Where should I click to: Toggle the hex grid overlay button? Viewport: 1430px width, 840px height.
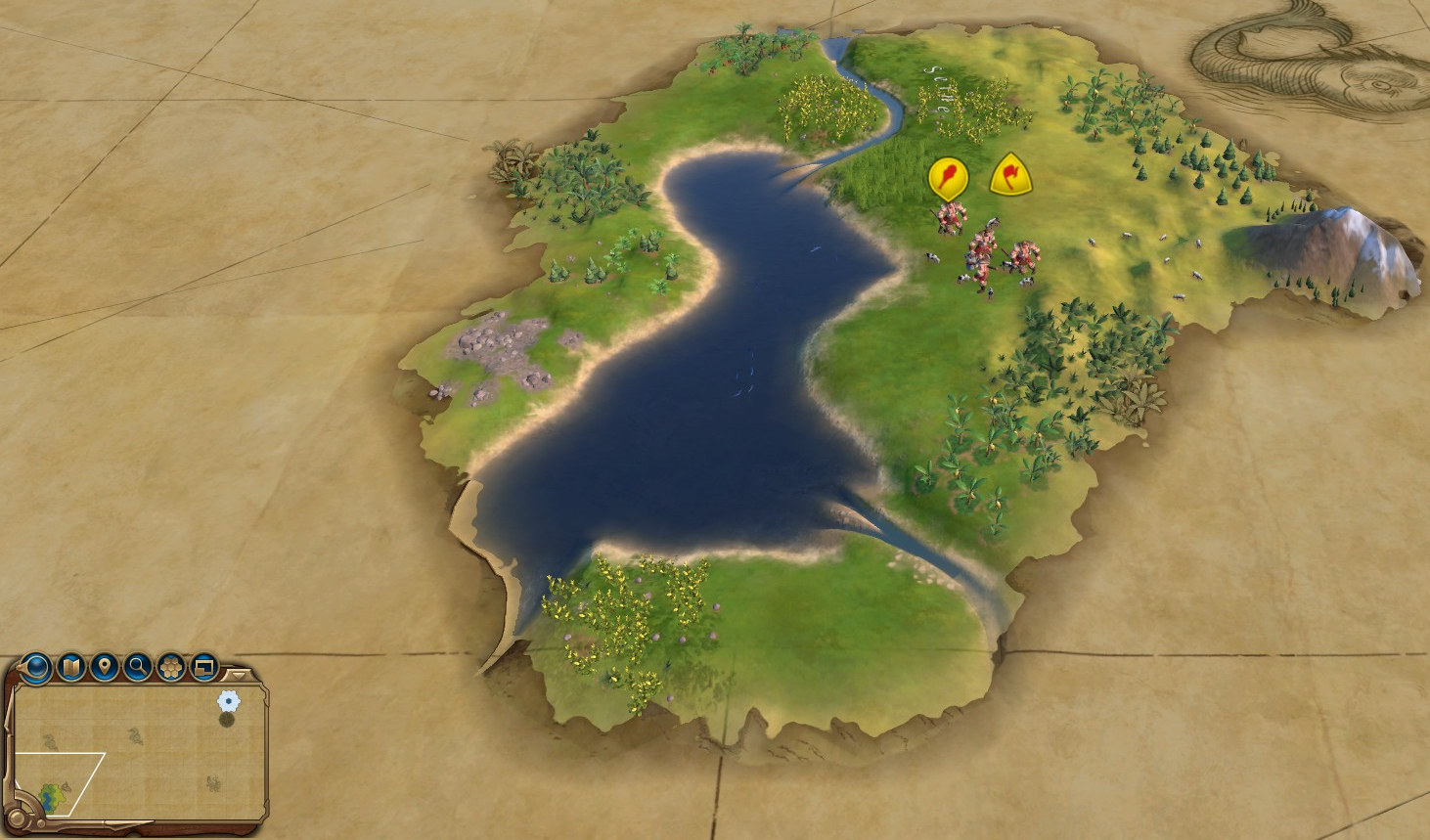click(171, 668)
